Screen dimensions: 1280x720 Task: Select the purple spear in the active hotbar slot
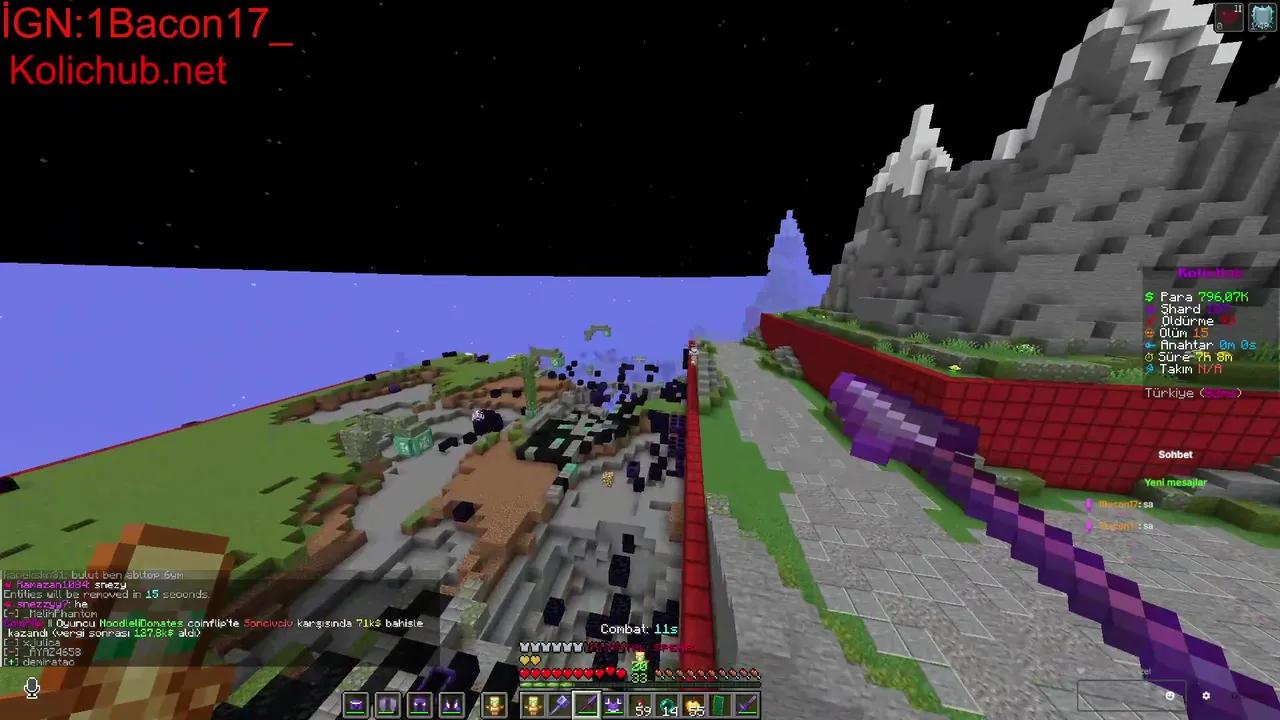(587, 705)
